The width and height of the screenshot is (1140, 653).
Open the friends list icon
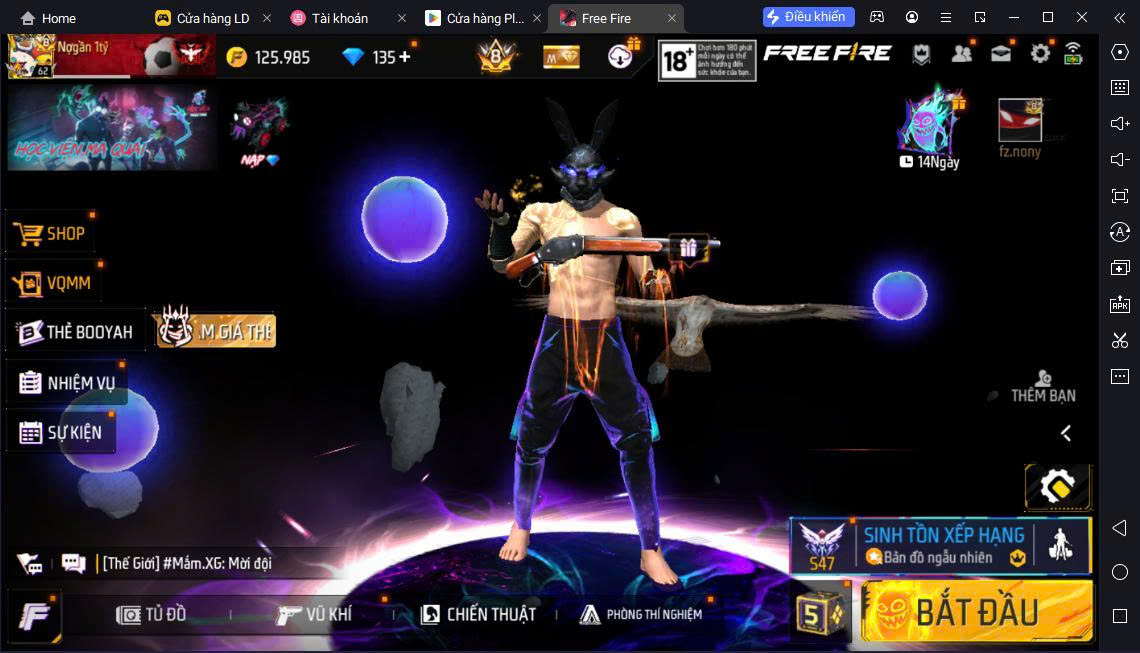point(962,54)
